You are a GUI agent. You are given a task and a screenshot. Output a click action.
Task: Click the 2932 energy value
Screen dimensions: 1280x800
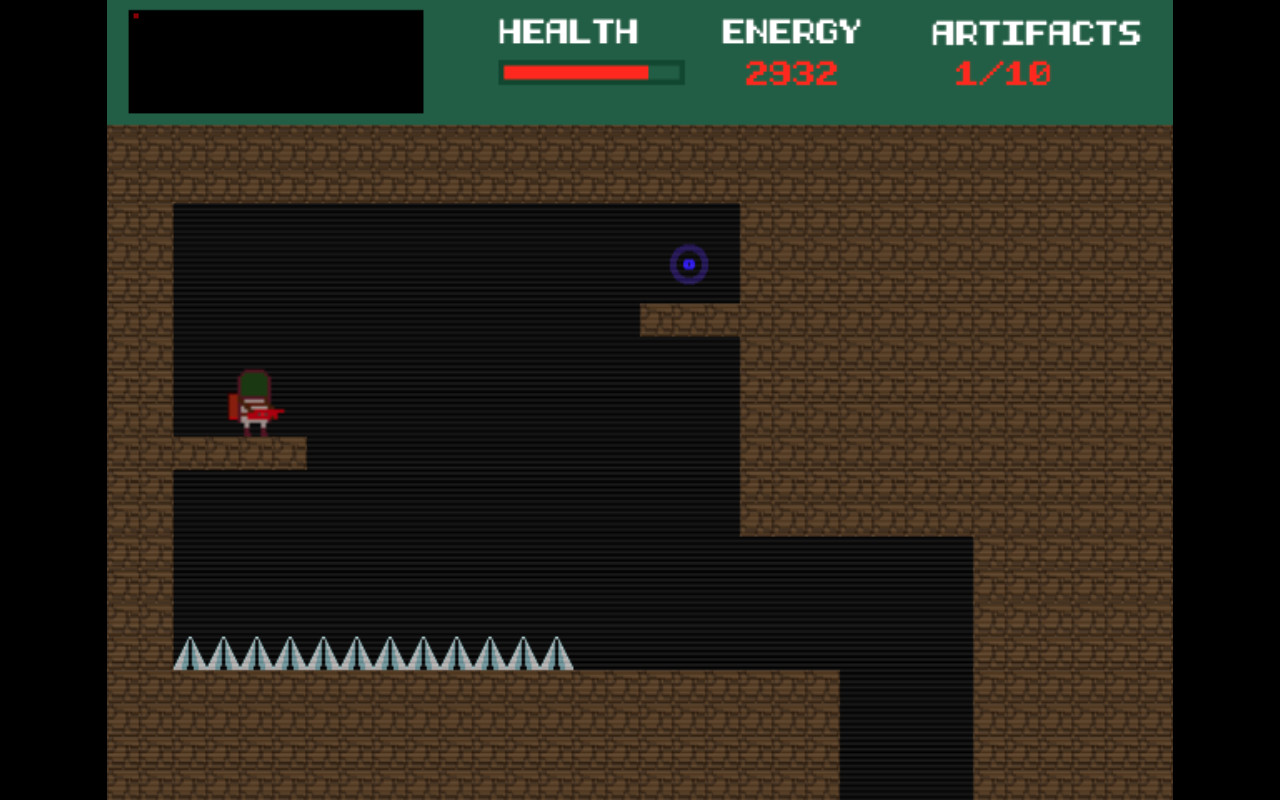792,71
